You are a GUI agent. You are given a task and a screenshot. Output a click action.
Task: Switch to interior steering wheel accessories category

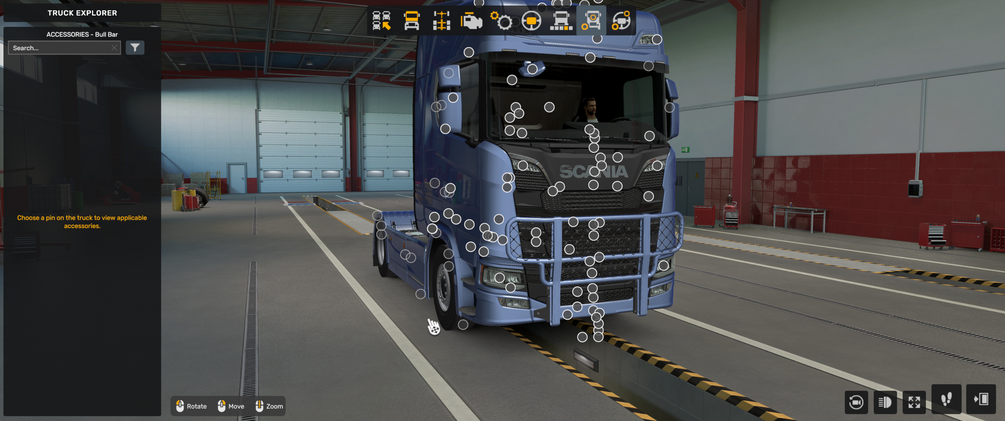(x=621, y=21)
